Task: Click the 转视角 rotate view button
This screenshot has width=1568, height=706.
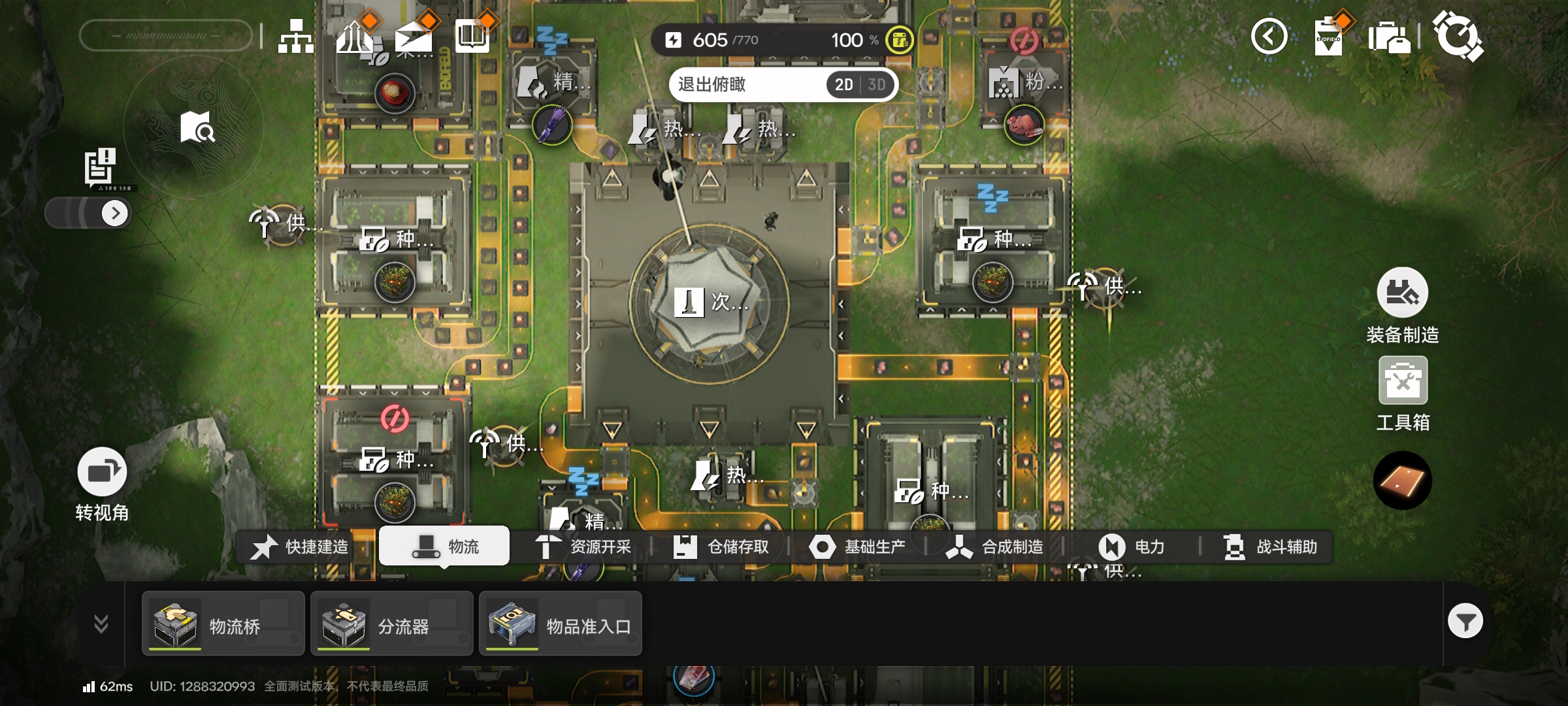Action: pyautogui.click(x=102, y=484)
